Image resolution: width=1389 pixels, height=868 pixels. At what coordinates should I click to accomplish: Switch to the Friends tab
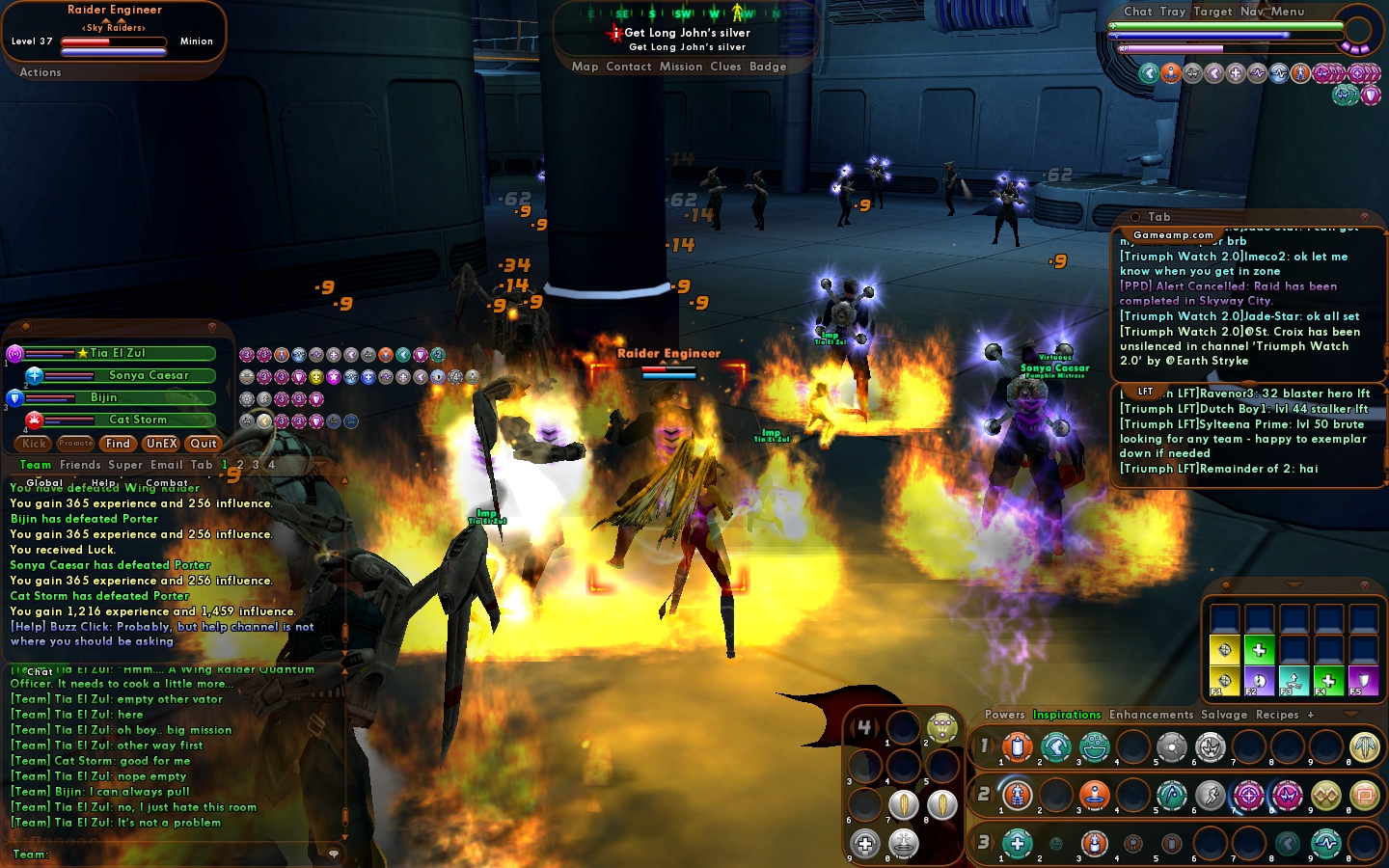point(80,465)
